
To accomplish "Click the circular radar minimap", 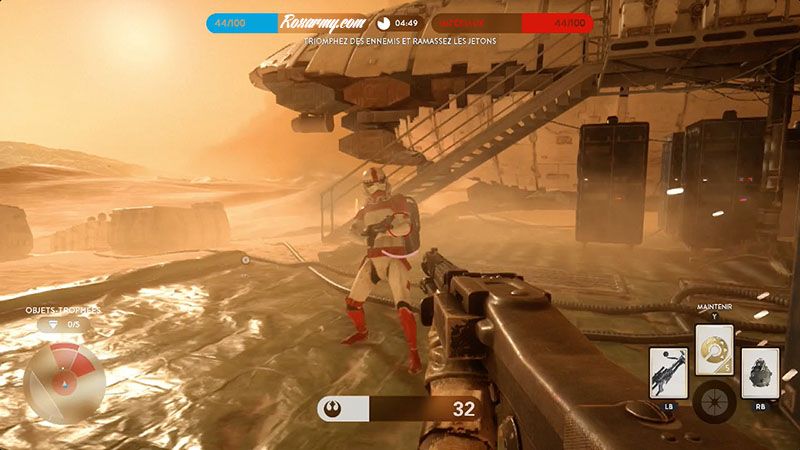I will tap(64, 382).
